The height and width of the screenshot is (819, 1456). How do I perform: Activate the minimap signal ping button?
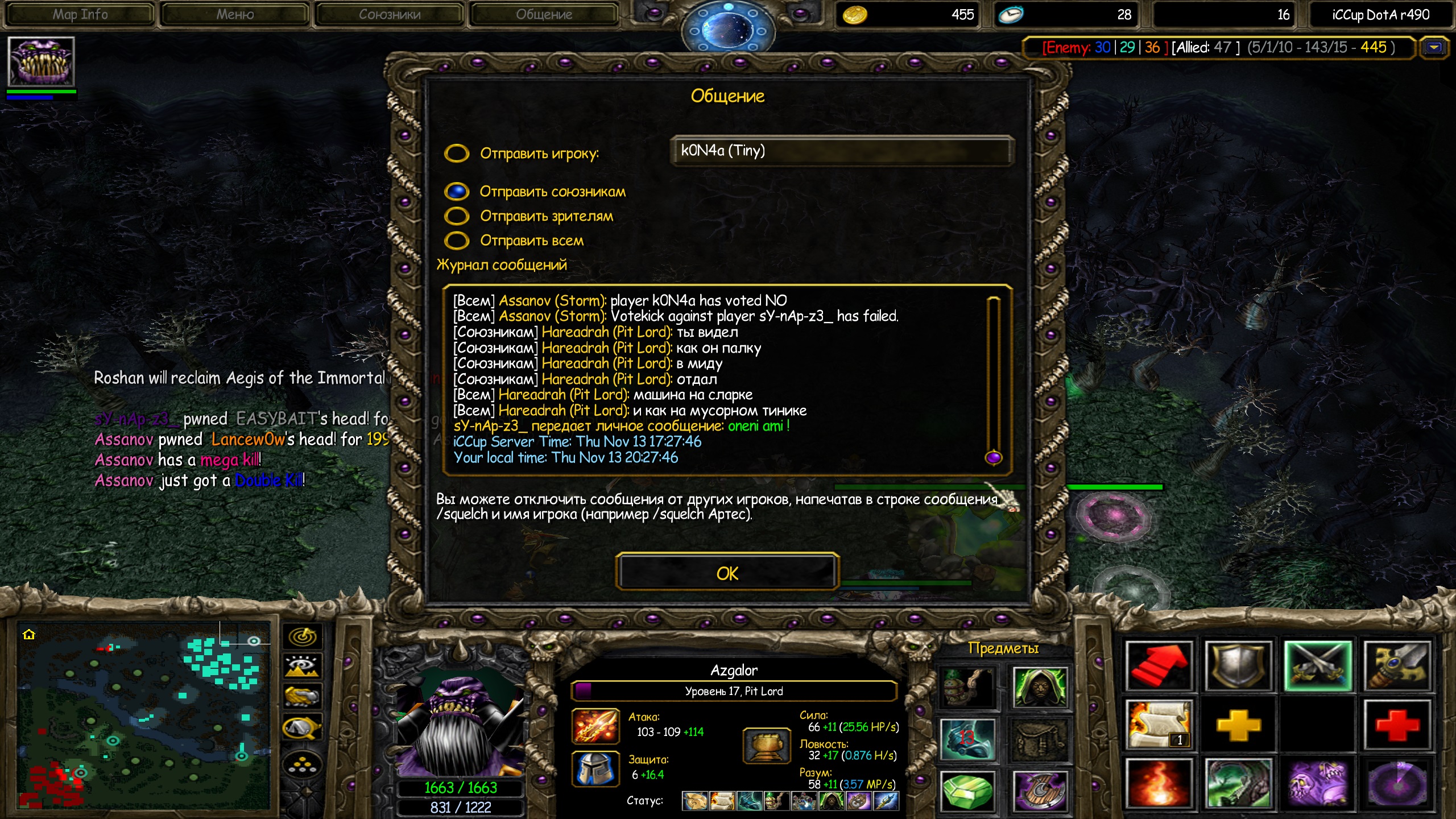[x=303, y=636]
